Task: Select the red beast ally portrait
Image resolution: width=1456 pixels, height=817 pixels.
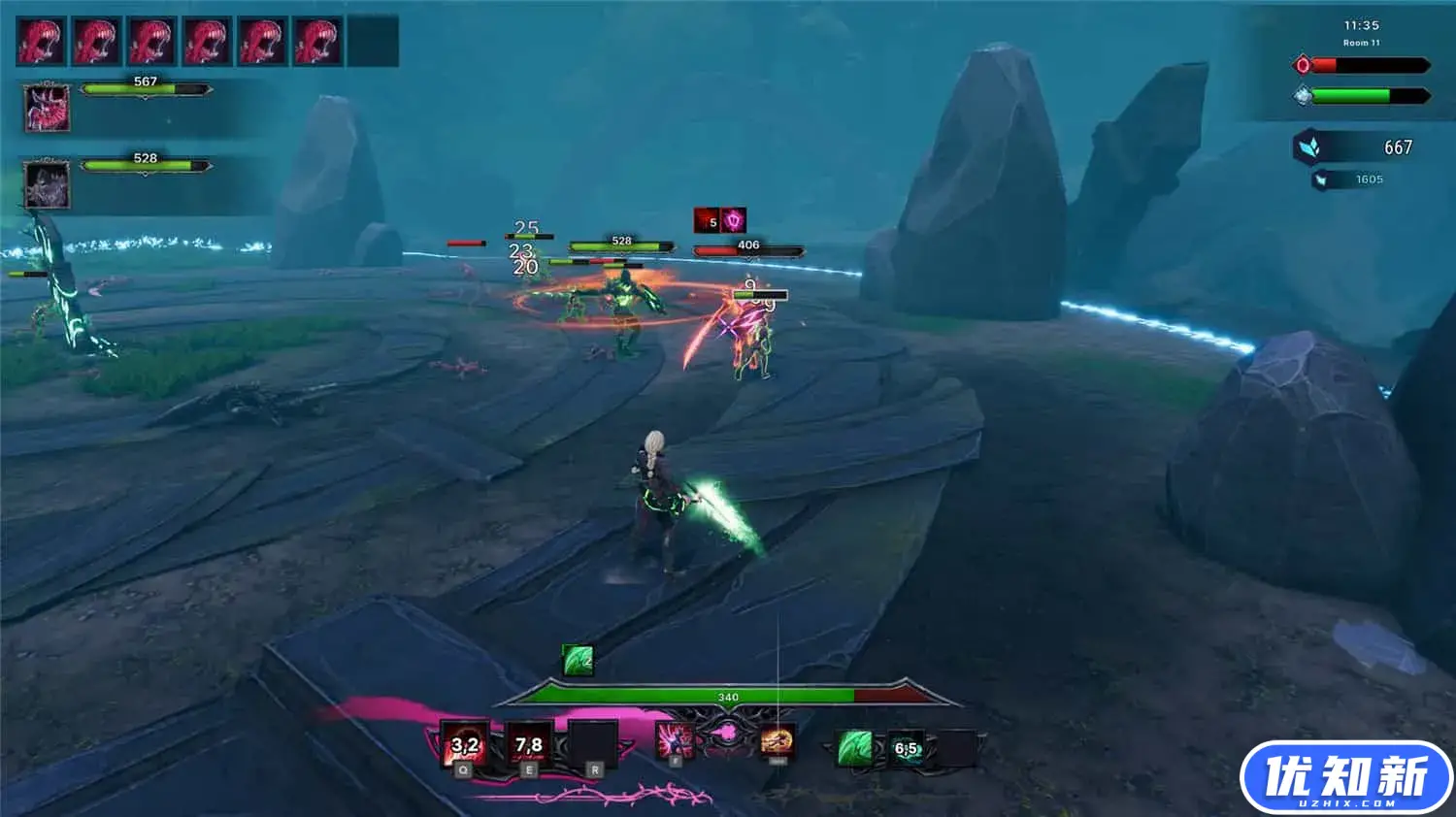Action: (47, 107)
